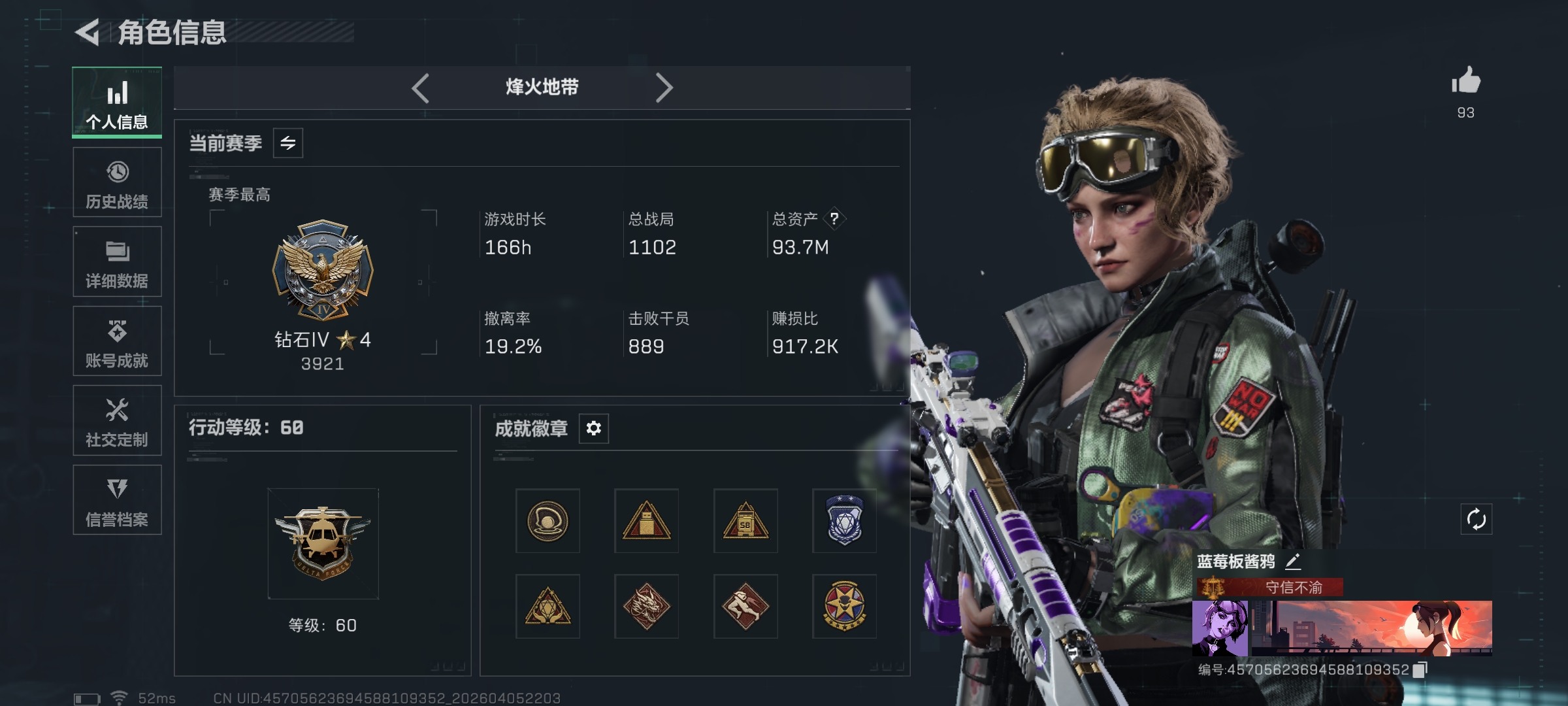Select the helicopter operation level badge
Screen dimensions: 1568x706
(x=323, y=543)
